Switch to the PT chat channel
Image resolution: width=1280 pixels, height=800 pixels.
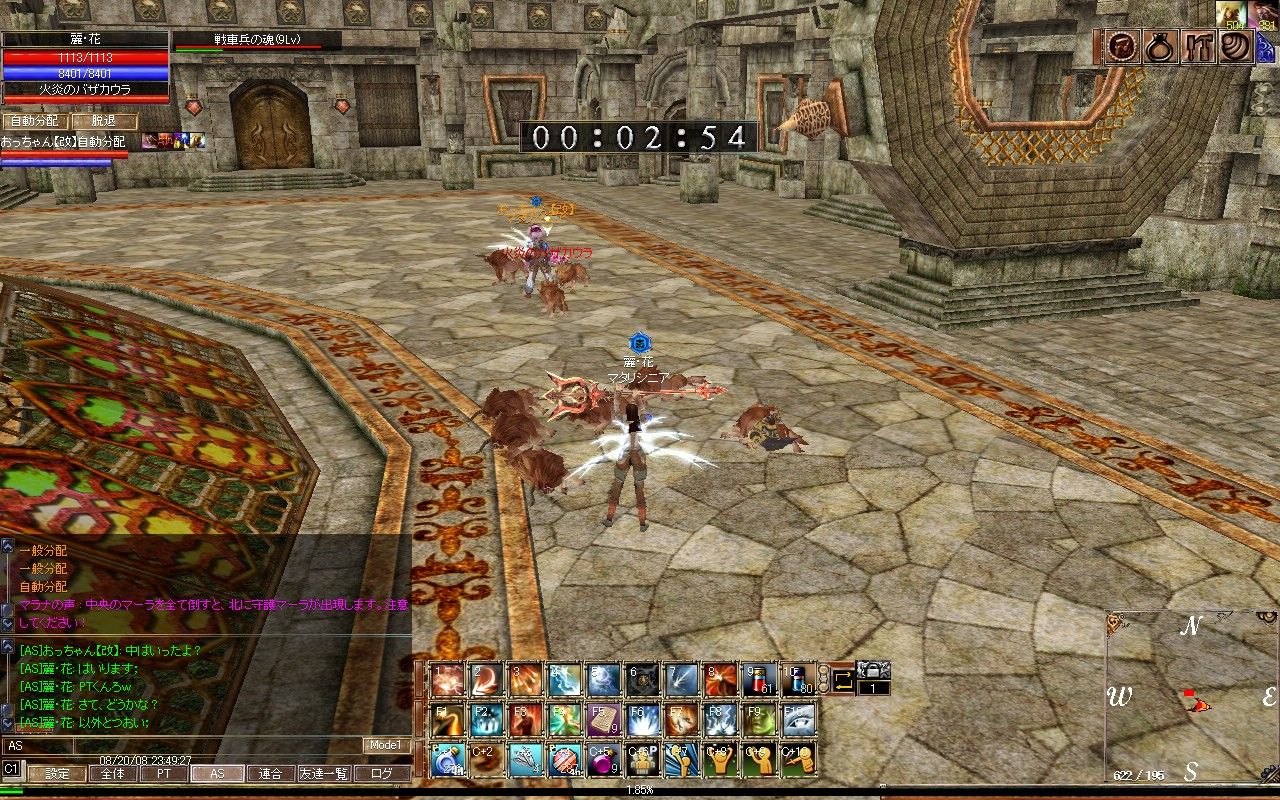point(162,773)
